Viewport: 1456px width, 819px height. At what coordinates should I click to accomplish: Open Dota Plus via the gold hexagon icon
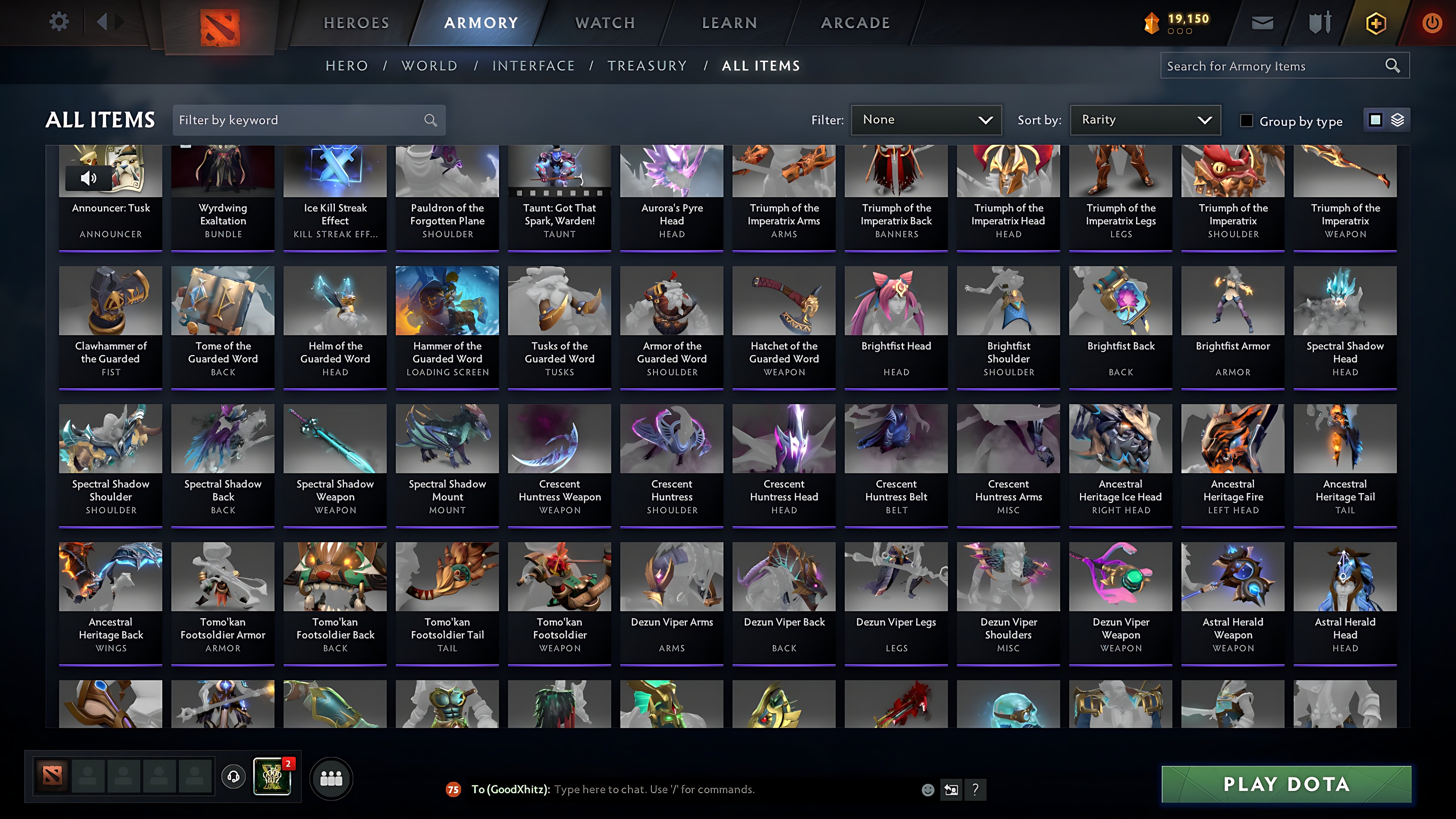click(x=1376, y=22)
